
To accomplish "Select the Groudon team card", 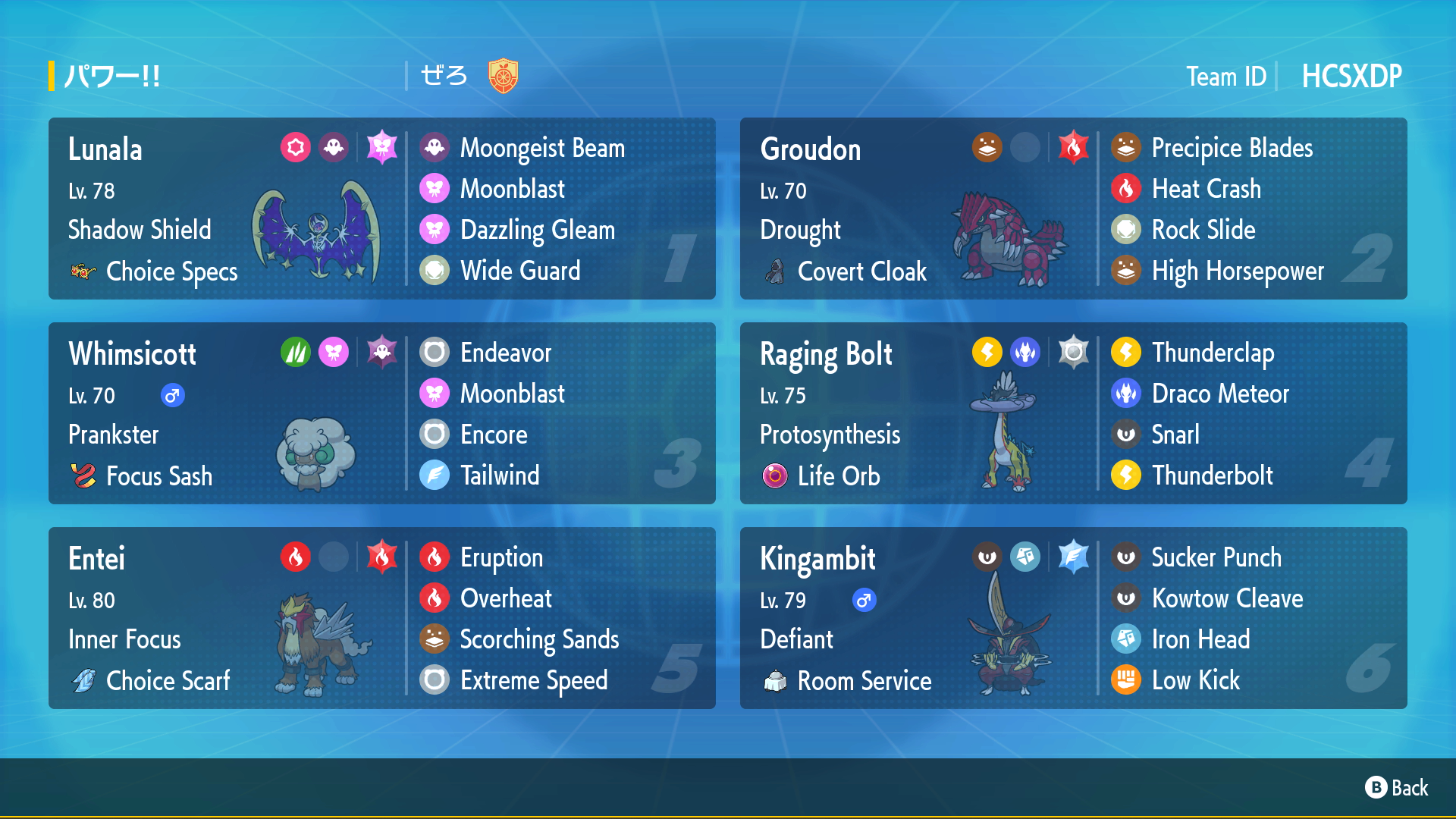I will click(x=1073, y=209).
